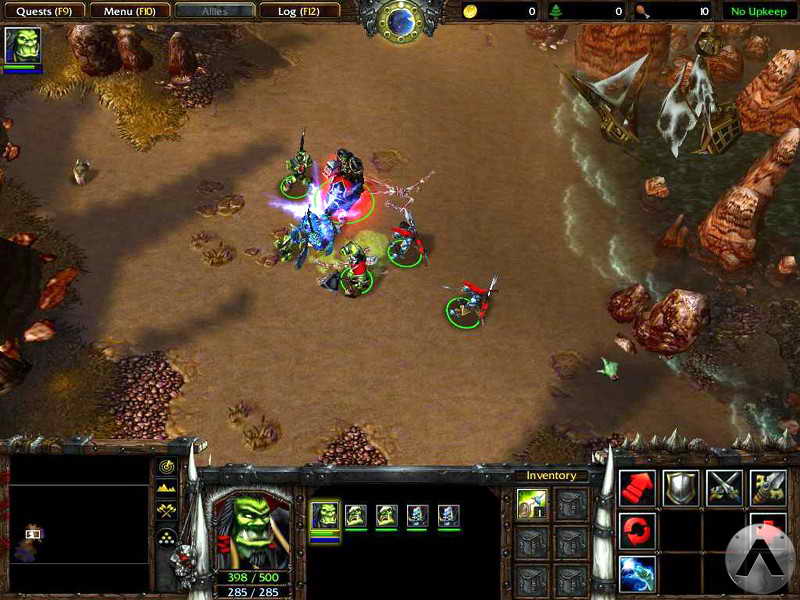800x600 pixels.
Task: Activate the minimap signal ping button
Action: (x=167, y=467)
